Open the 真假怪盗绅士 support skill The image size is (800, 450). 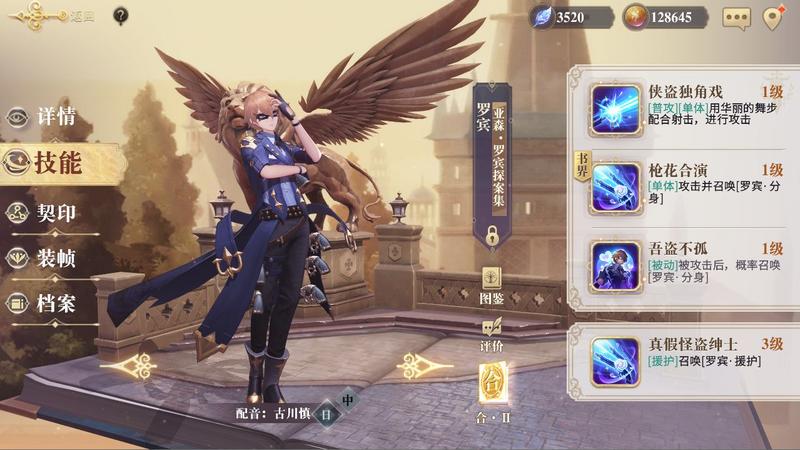tap(615, 360)
